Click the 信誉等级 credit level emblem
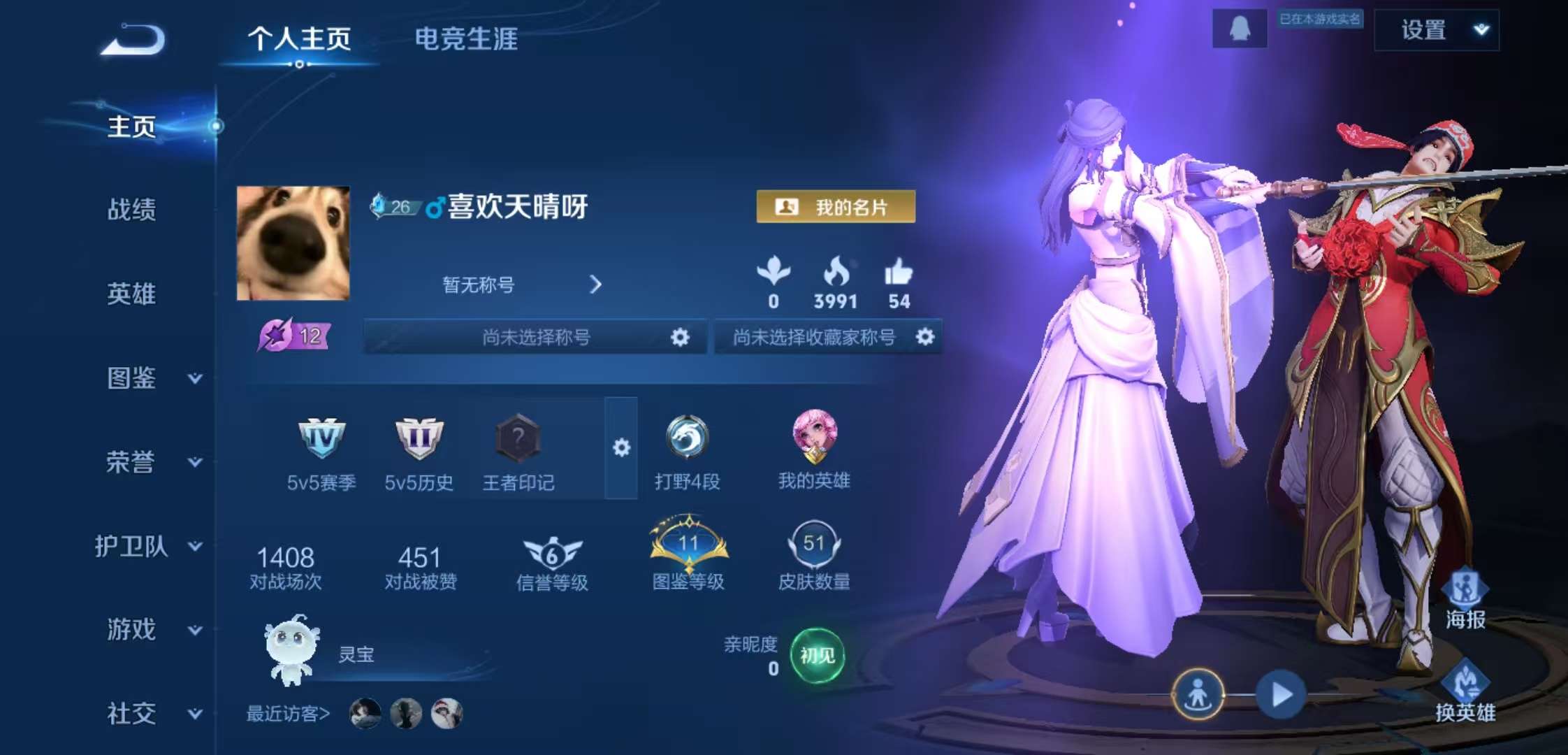The height and width of the screenshot is (755, 1568). pyautogui.click(x=551, y=552)
